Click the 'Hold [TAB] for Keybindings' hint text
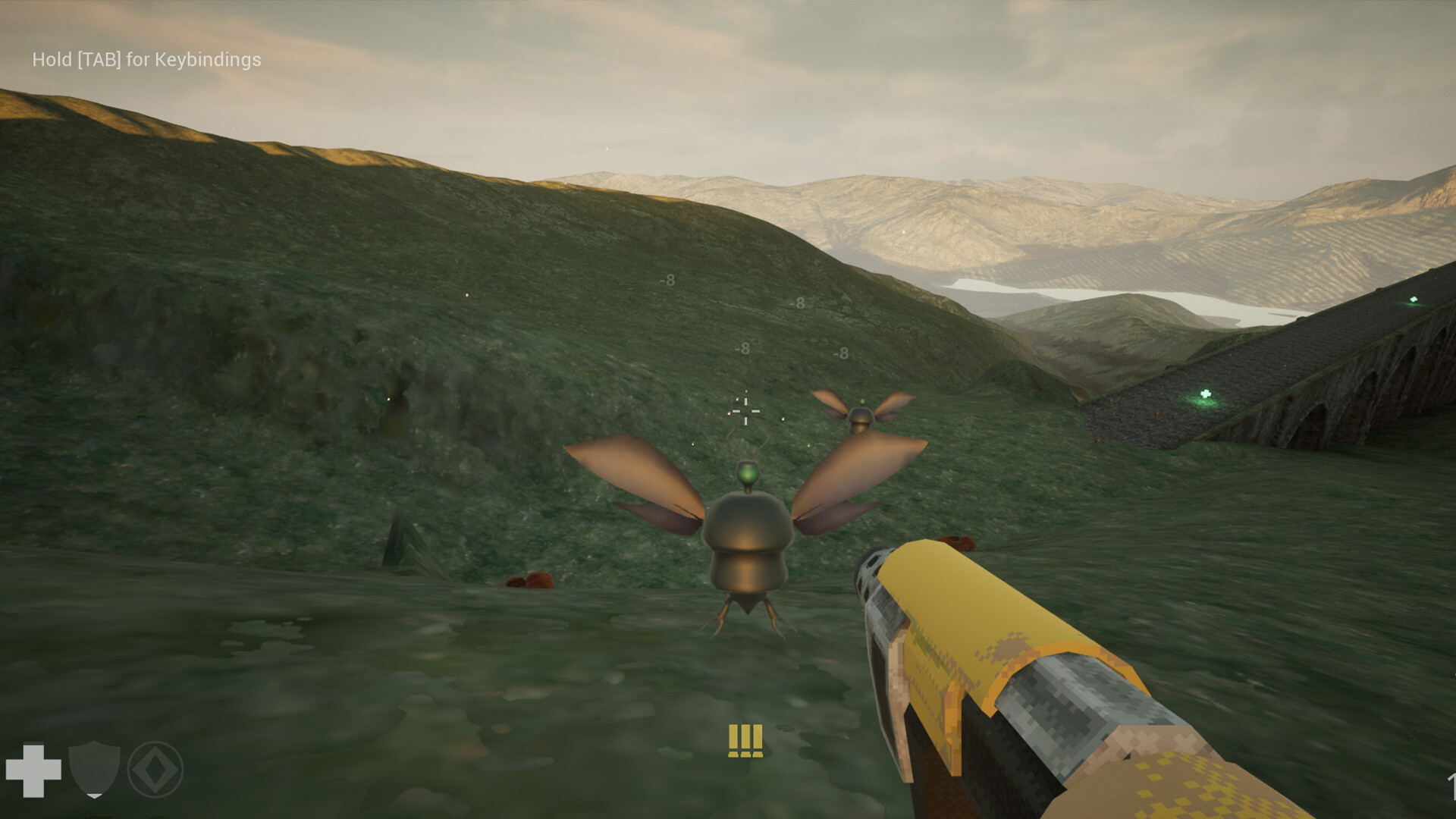 click(x=144, y=59)
